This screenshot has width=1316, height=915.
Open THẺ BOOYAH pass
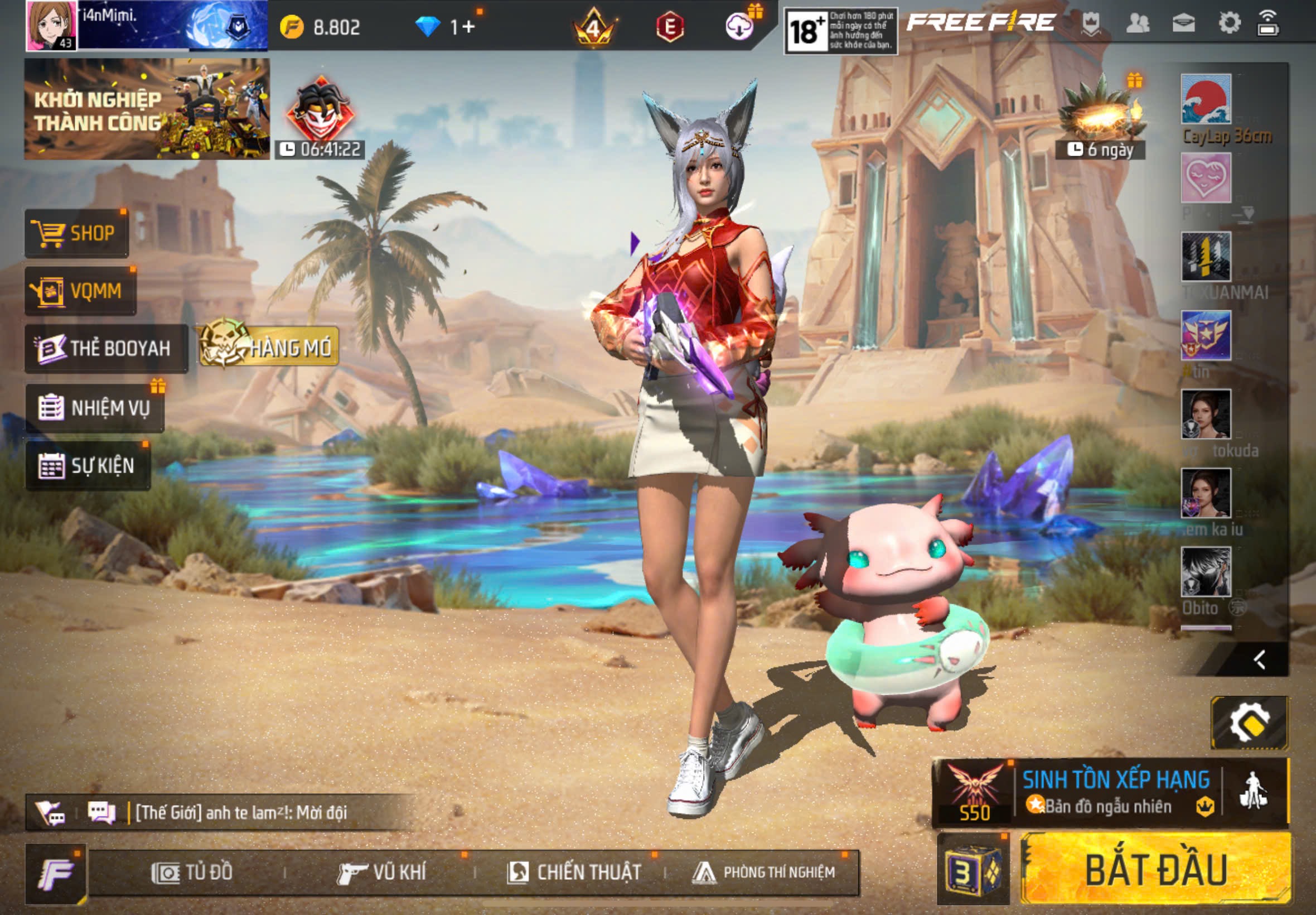point(106,349)
